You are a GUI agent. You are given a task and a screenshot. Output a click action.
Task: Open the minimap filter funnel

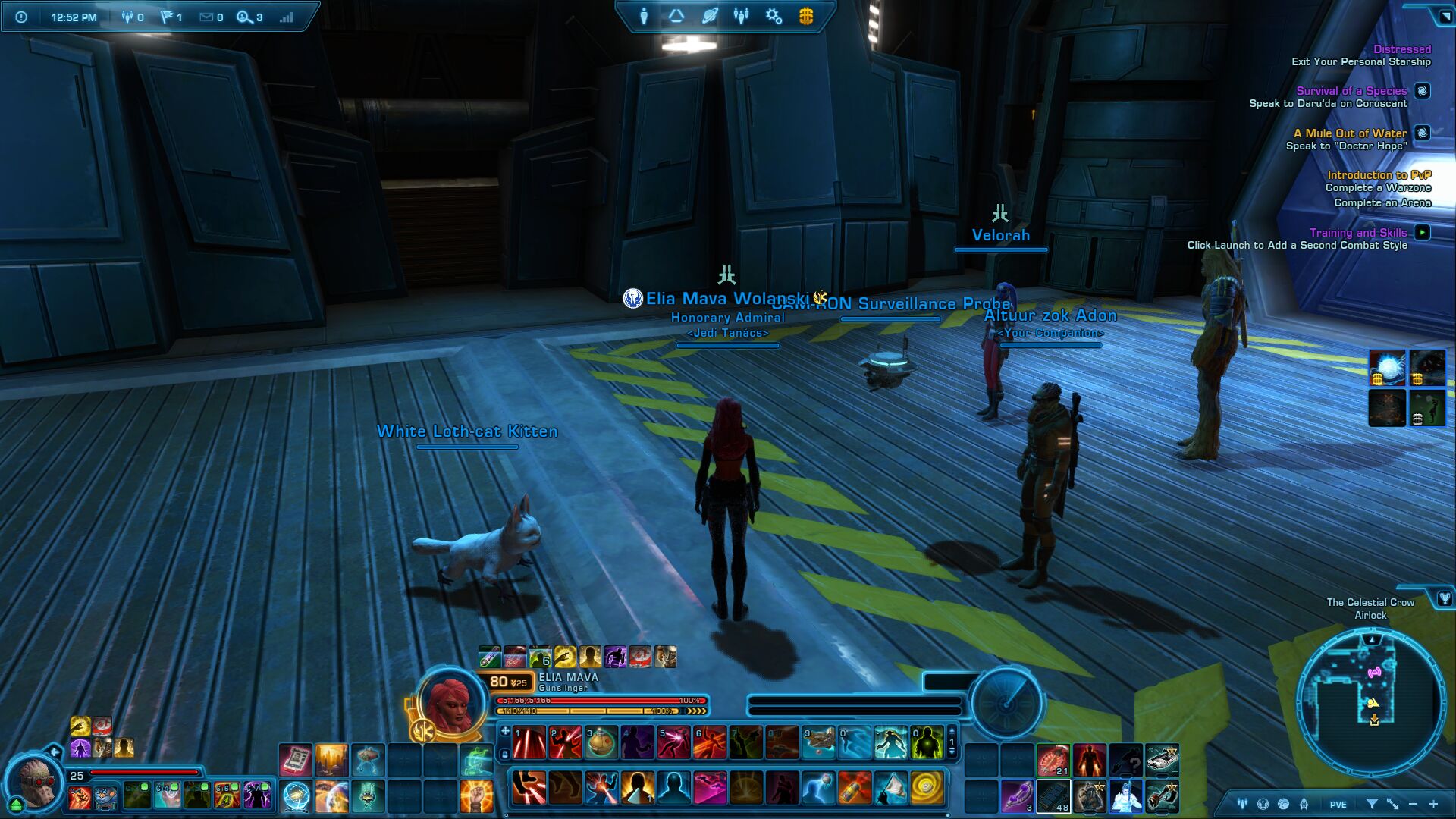click(1372, 804)
